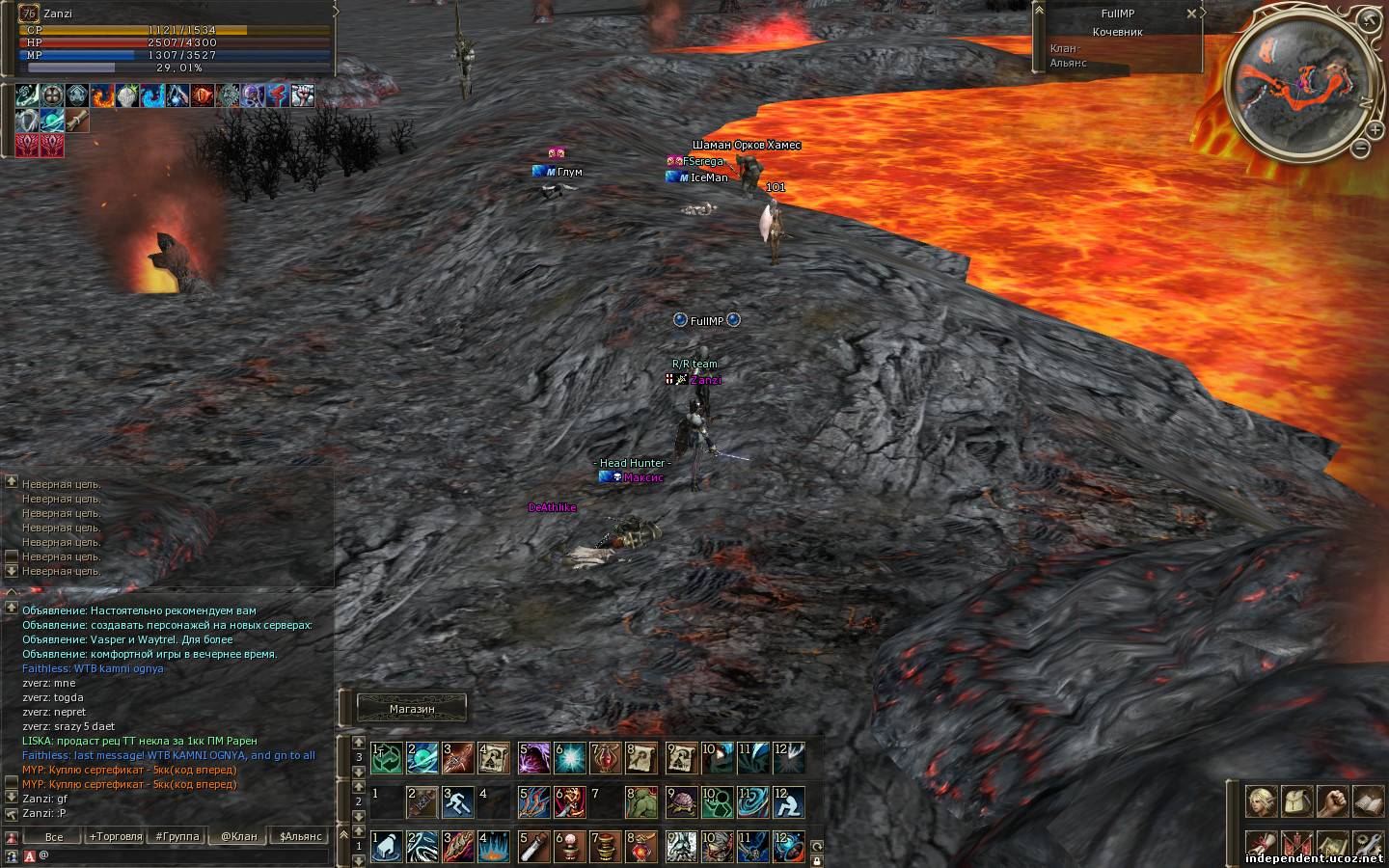Viewport: 1389px width, 868px height.
Task: Switch to the #Группа chat tab
Action: click(x=177, y=836)
